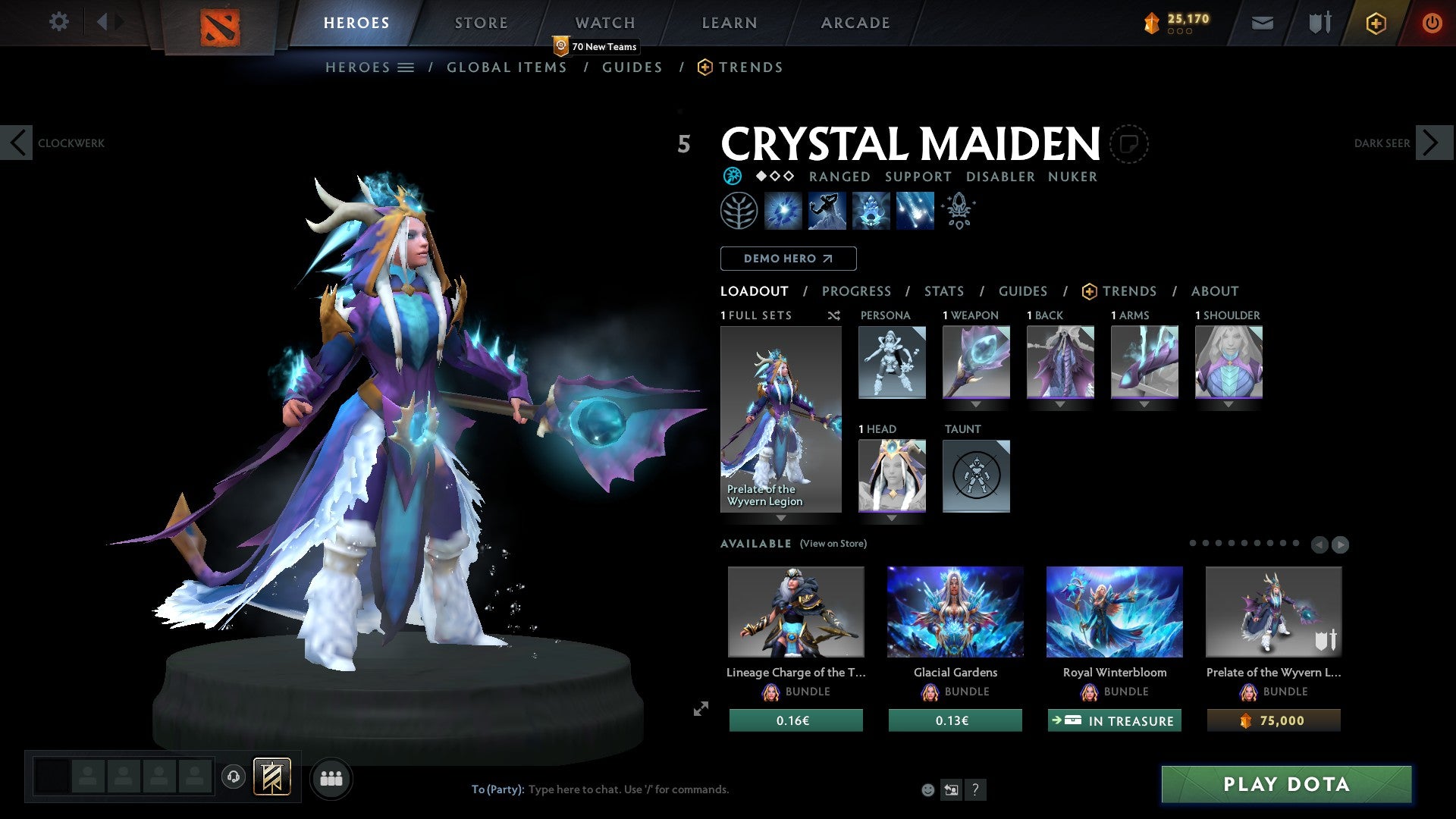
Task: Open the settings gear icon
Action: pos(58,22)
